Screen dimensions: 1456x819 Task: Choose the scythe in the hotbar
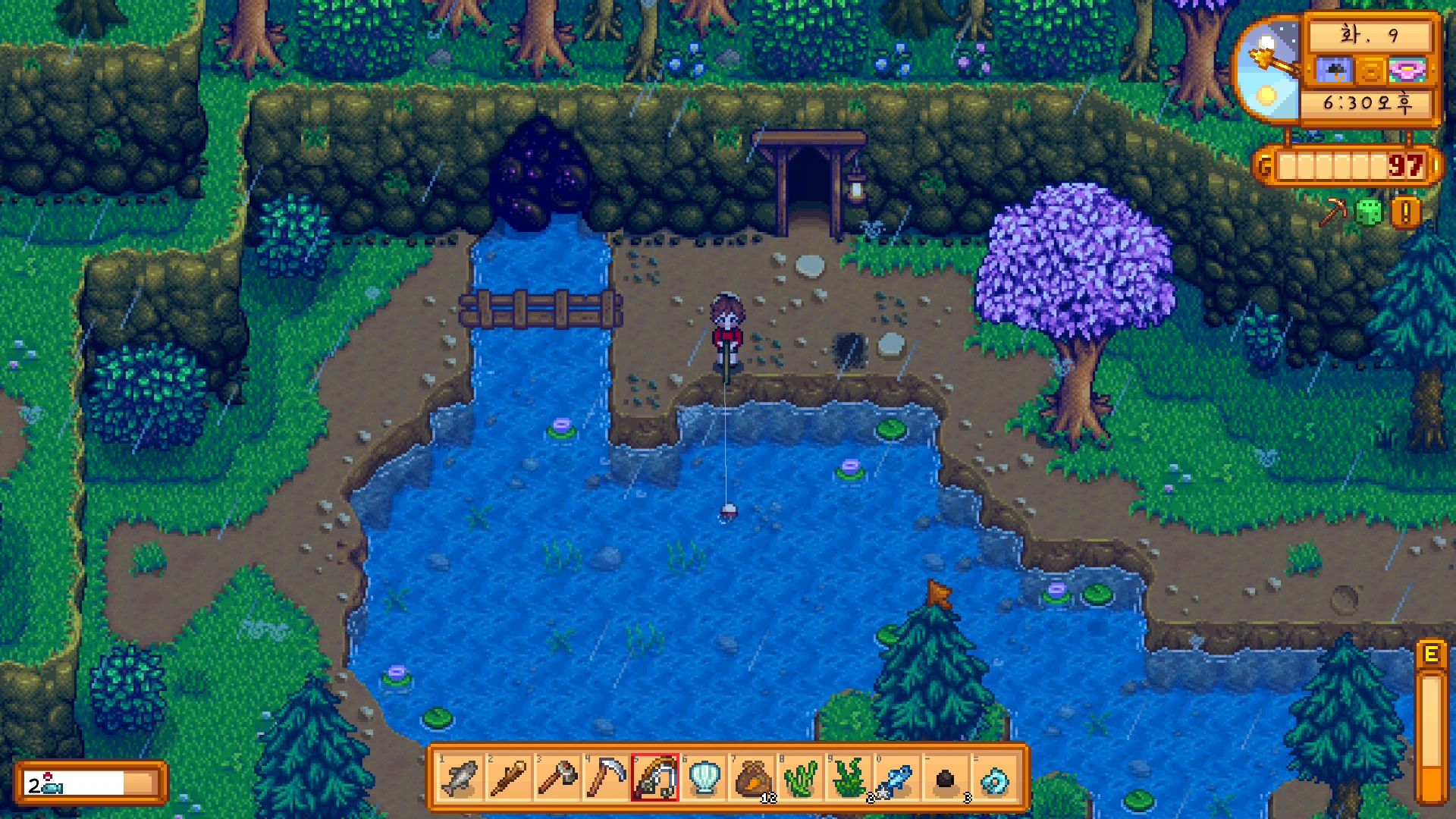606,778
